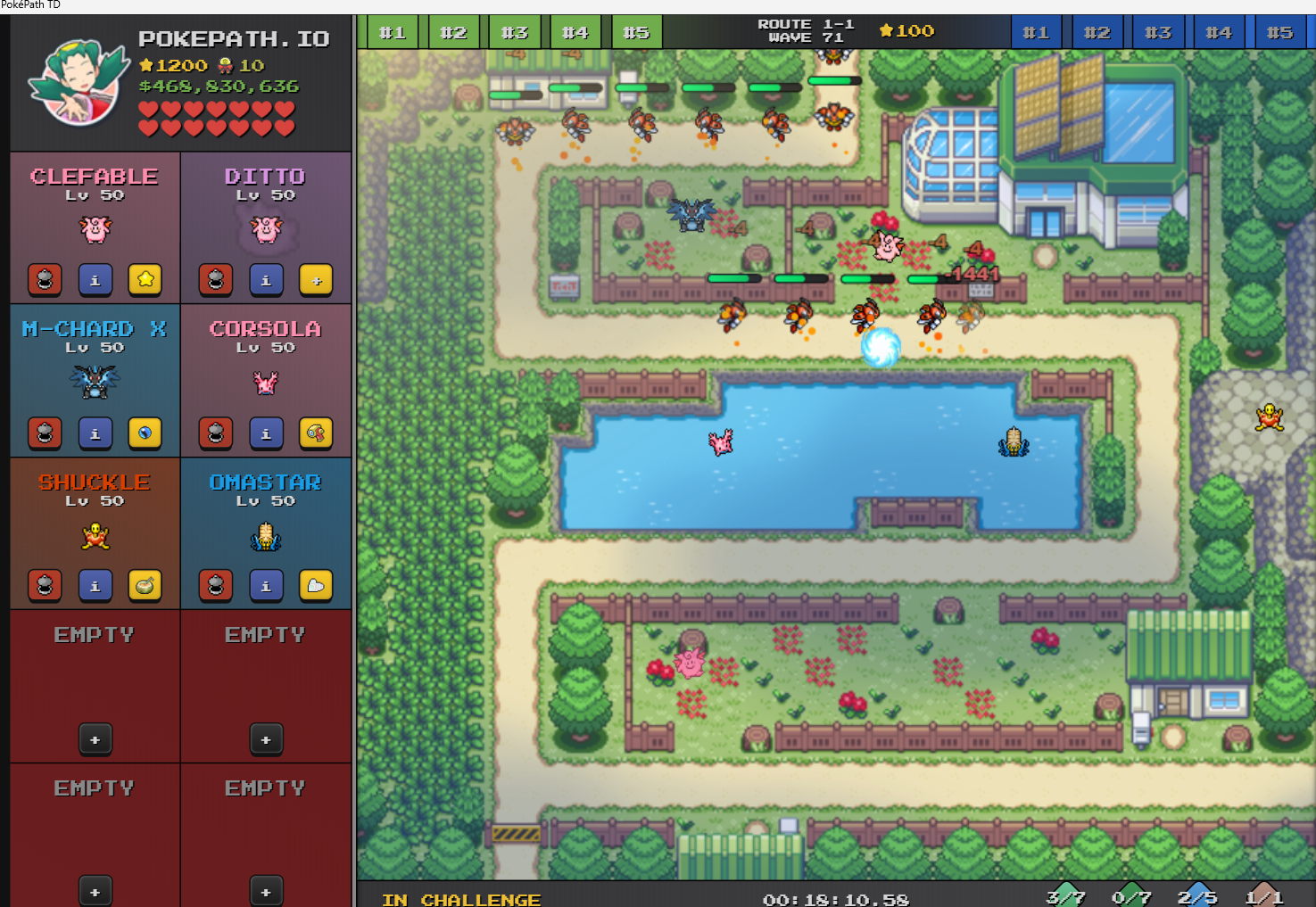Screen dimensions: 1316x907
Task: Click Clefable's Star Piece held item icon
Action: tap(145, 280)
